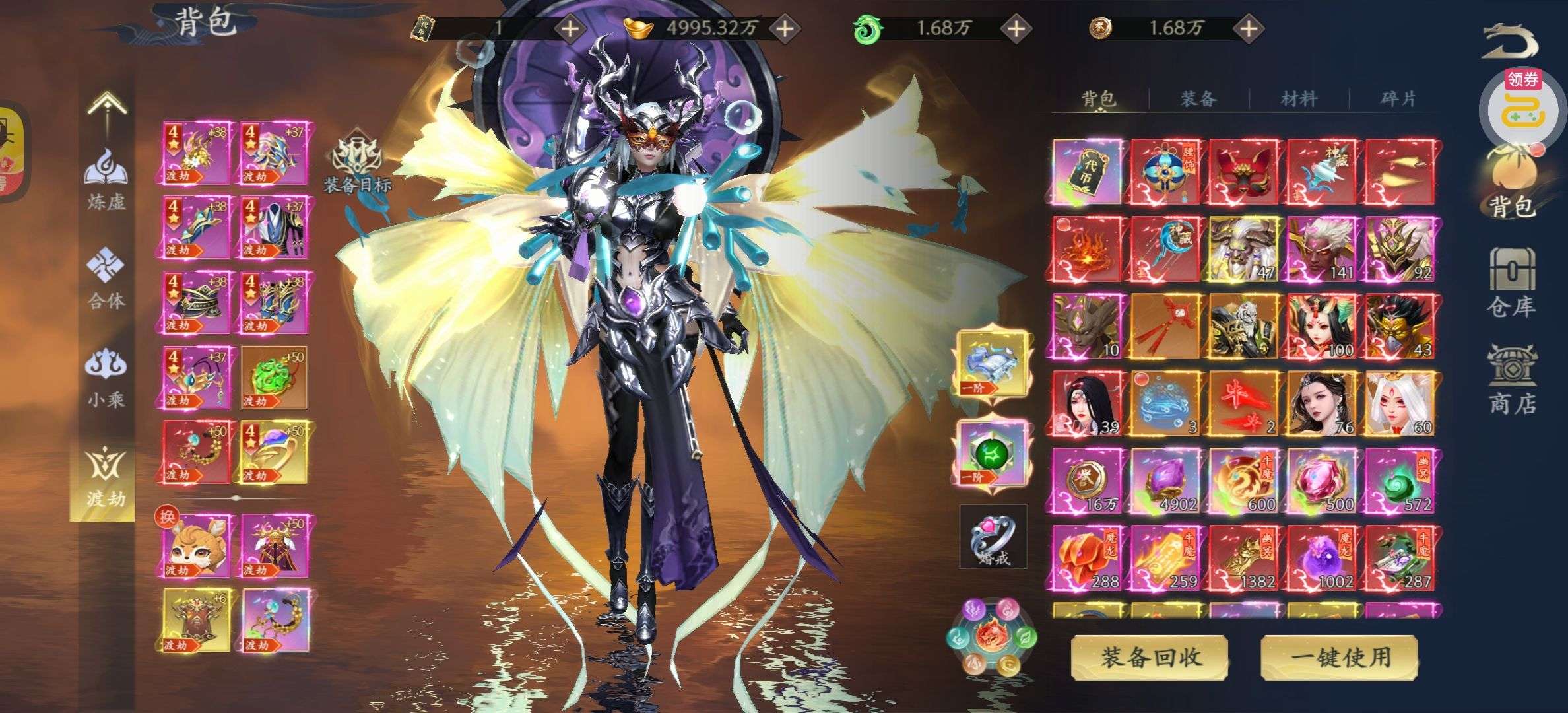Choose the 合体 equipment tier
The width and height of the screenshot is (1568, 713).
106,279
